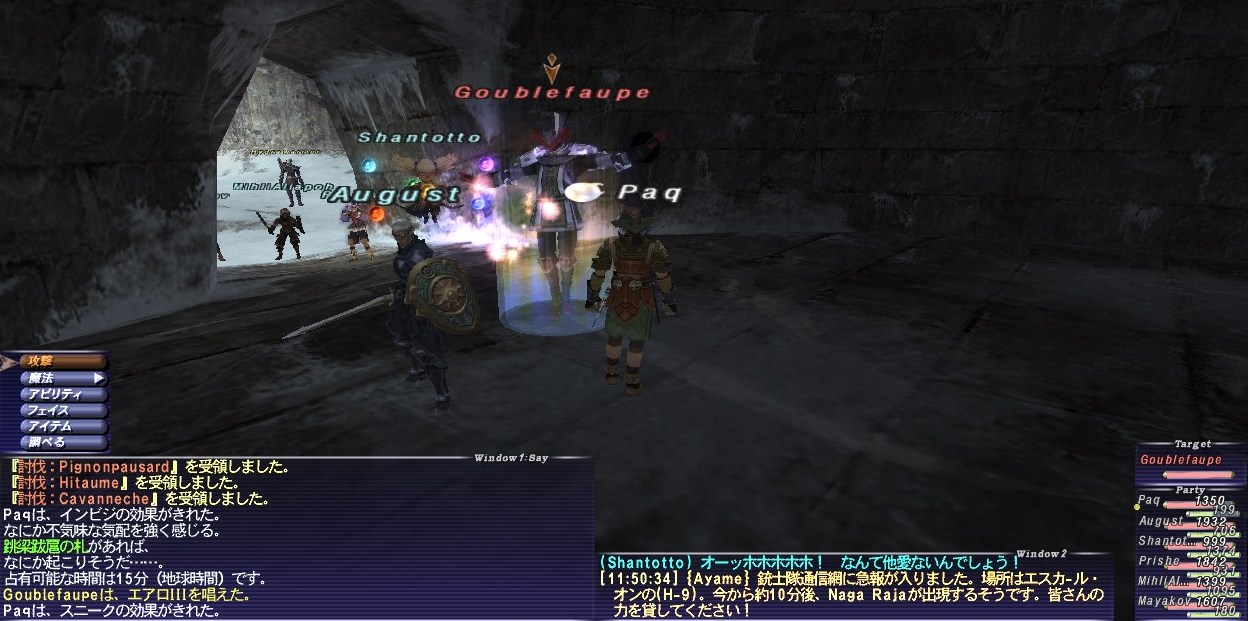Choose the アビリティ (Abilities) command
1248x621 pixels.
pyautogui.click(x=60, y=394)
